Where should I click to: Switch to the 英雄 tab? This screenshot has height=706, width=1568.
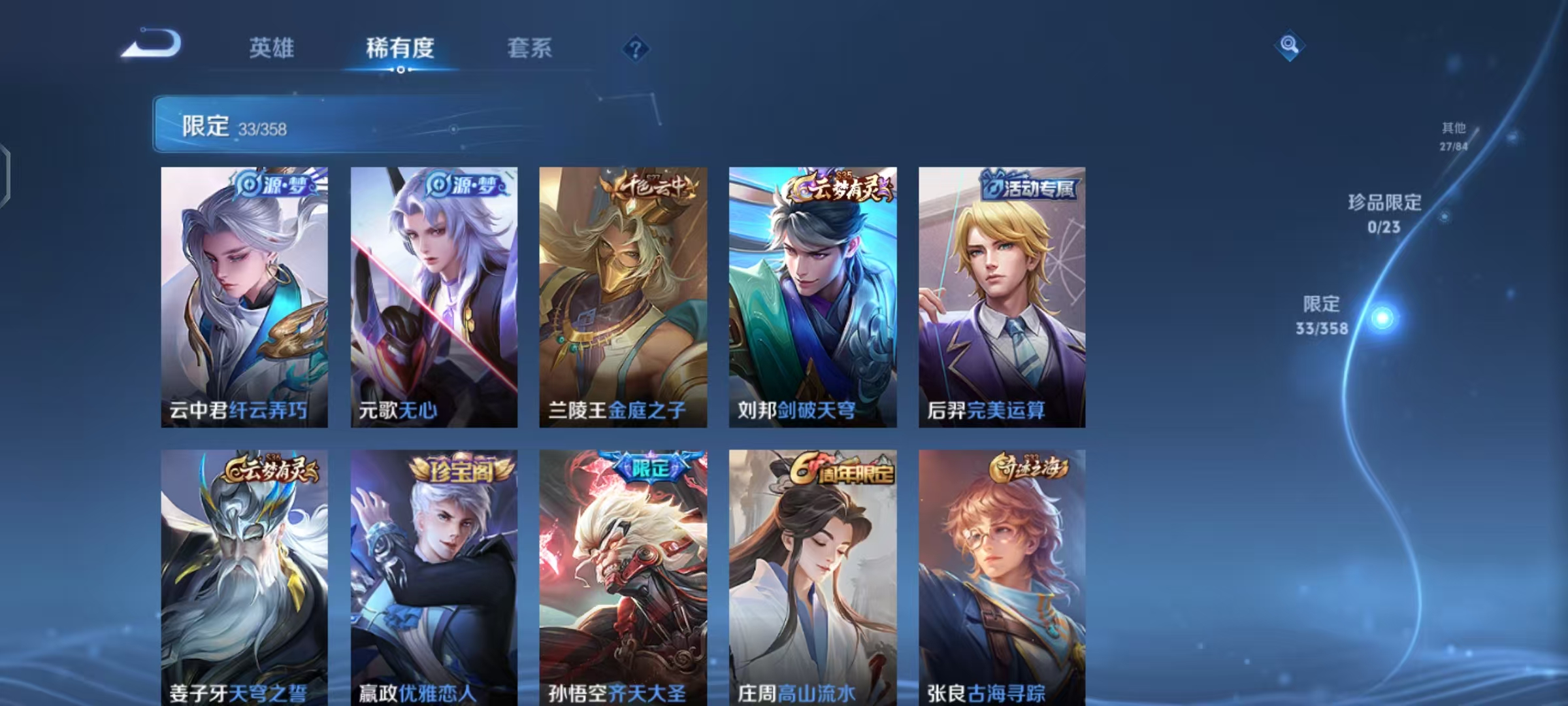click(272, 48)
